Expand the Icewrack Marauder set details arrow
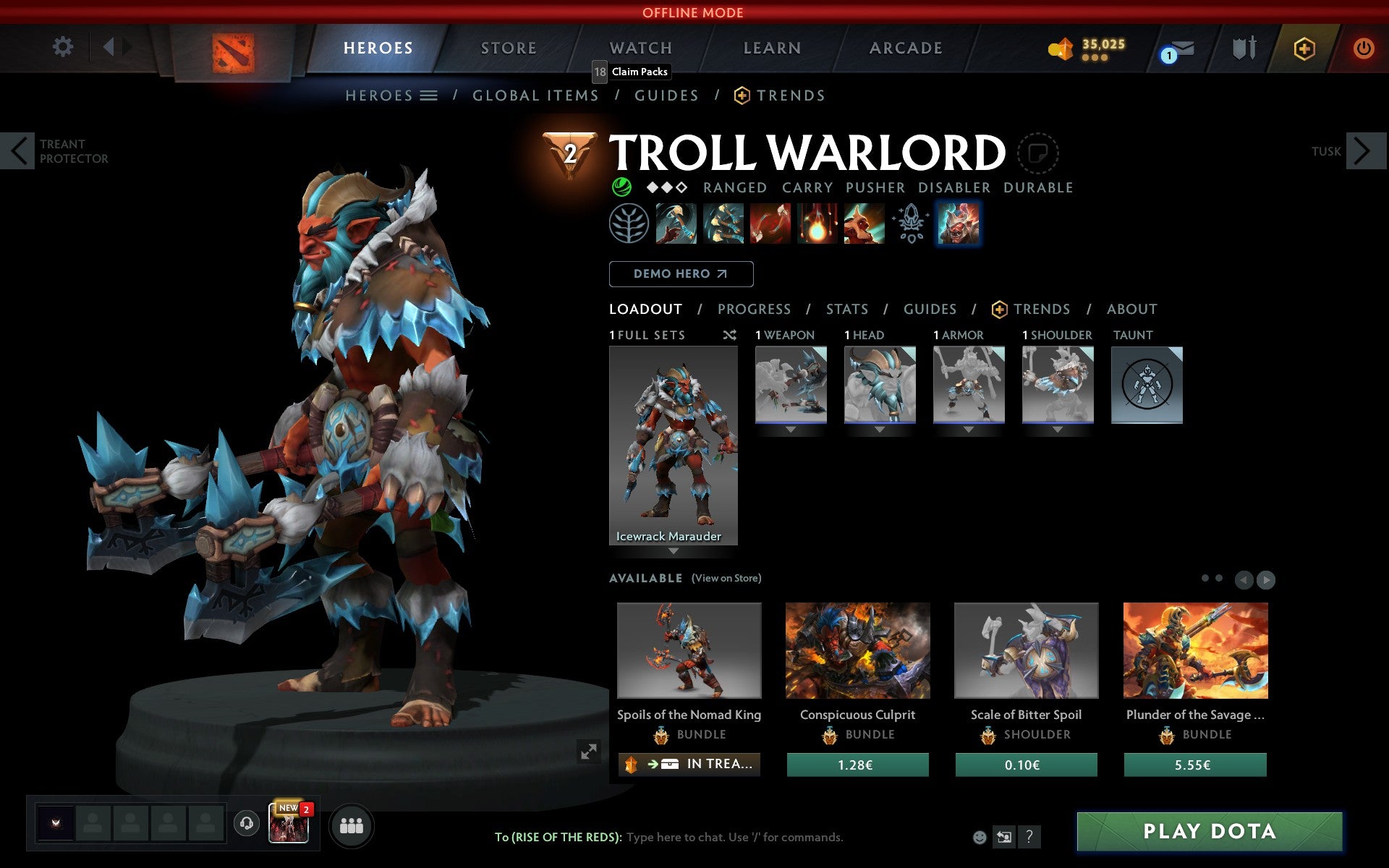 [674, 550]
